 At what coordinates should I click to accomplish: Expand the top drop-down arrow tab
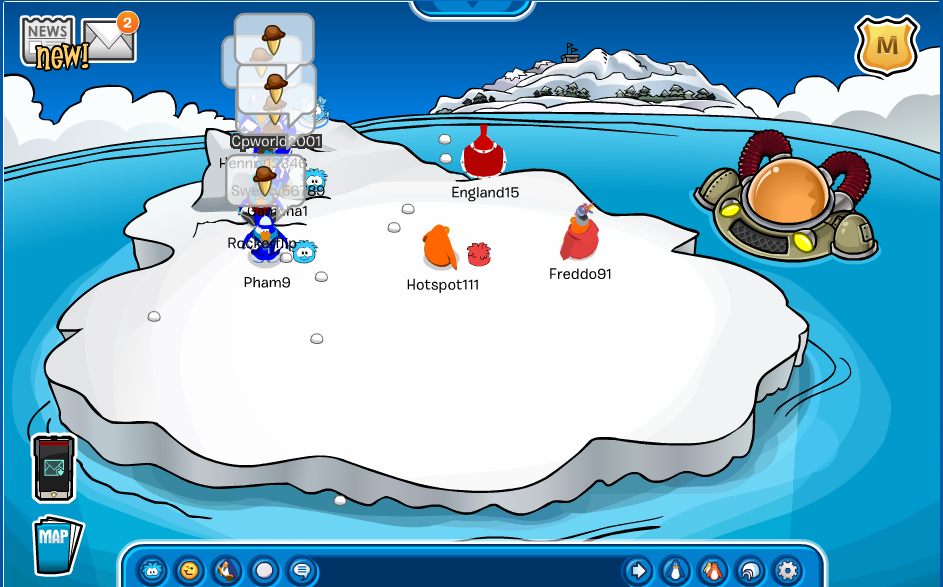click(x=470, y=7)
